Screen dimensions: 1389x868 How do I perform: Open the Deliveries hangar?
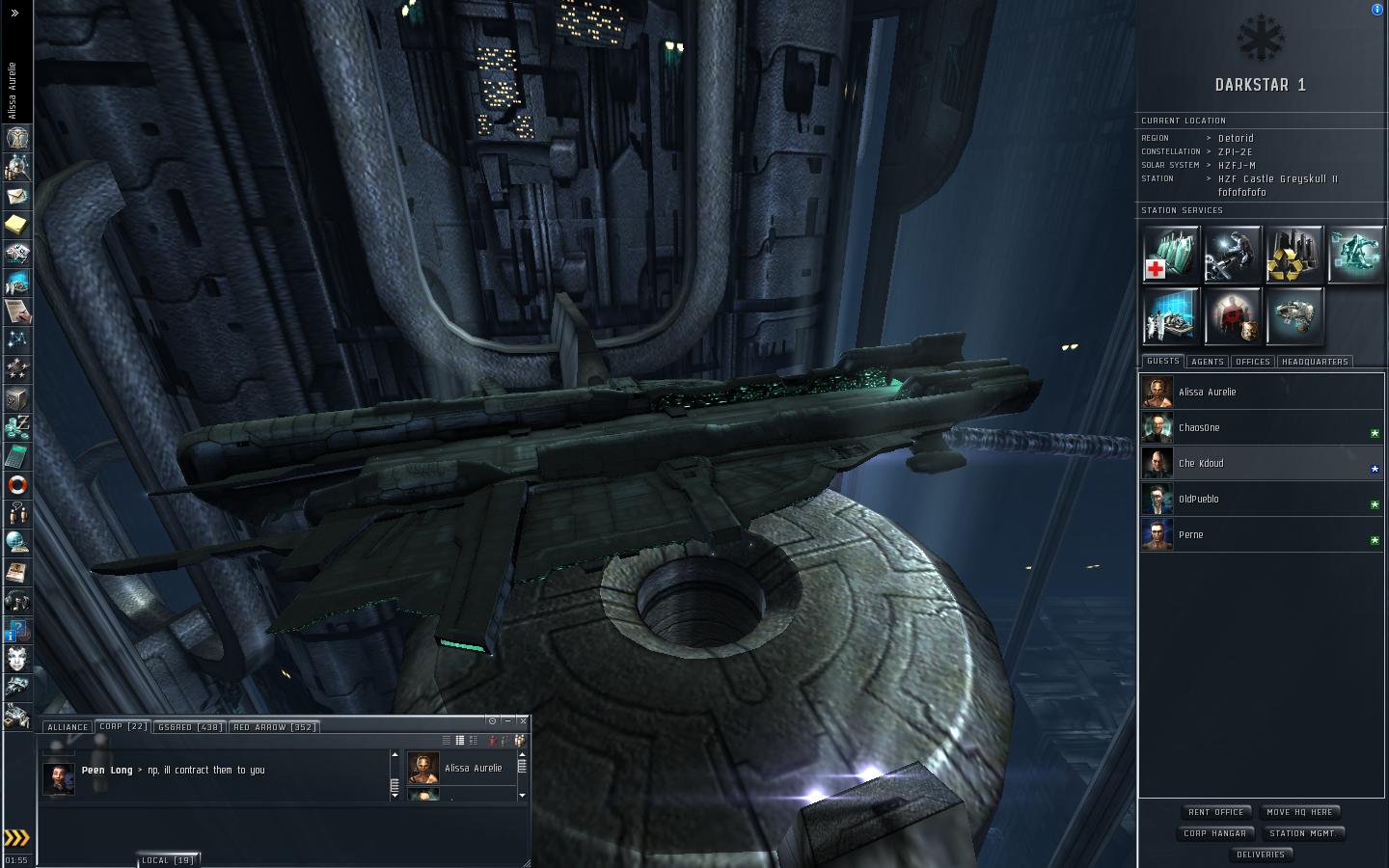tap(1261, 854)
